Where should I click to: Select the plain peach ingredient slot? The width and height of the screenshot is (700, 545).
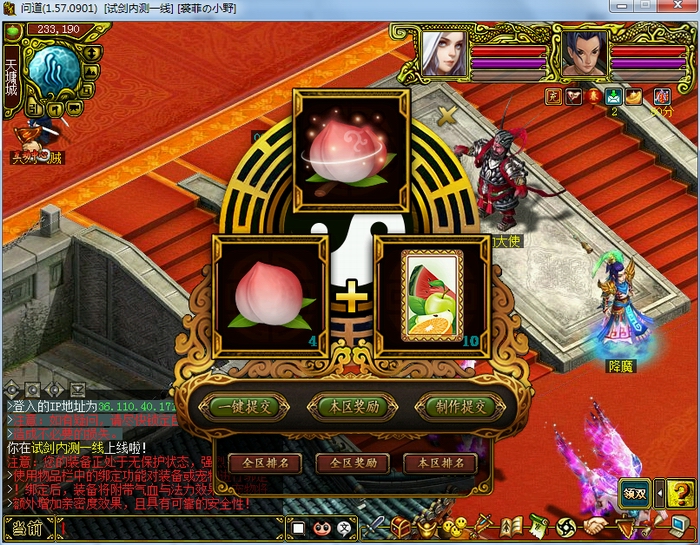click(270, 295)
